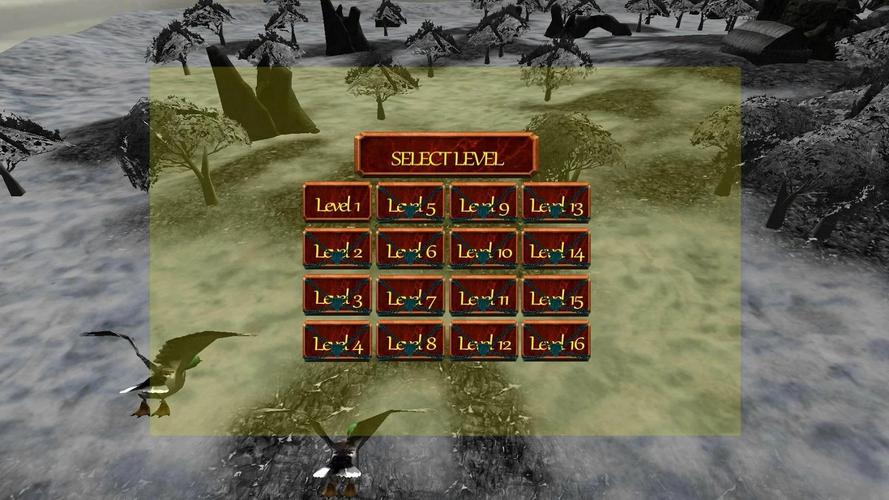
Task: Pick the Level 15 button
Action: tap(556, 296)
